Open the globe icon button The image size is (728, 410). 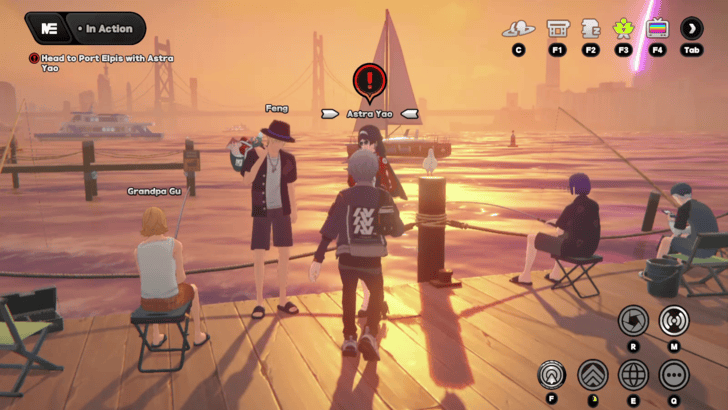click(633, 375)
